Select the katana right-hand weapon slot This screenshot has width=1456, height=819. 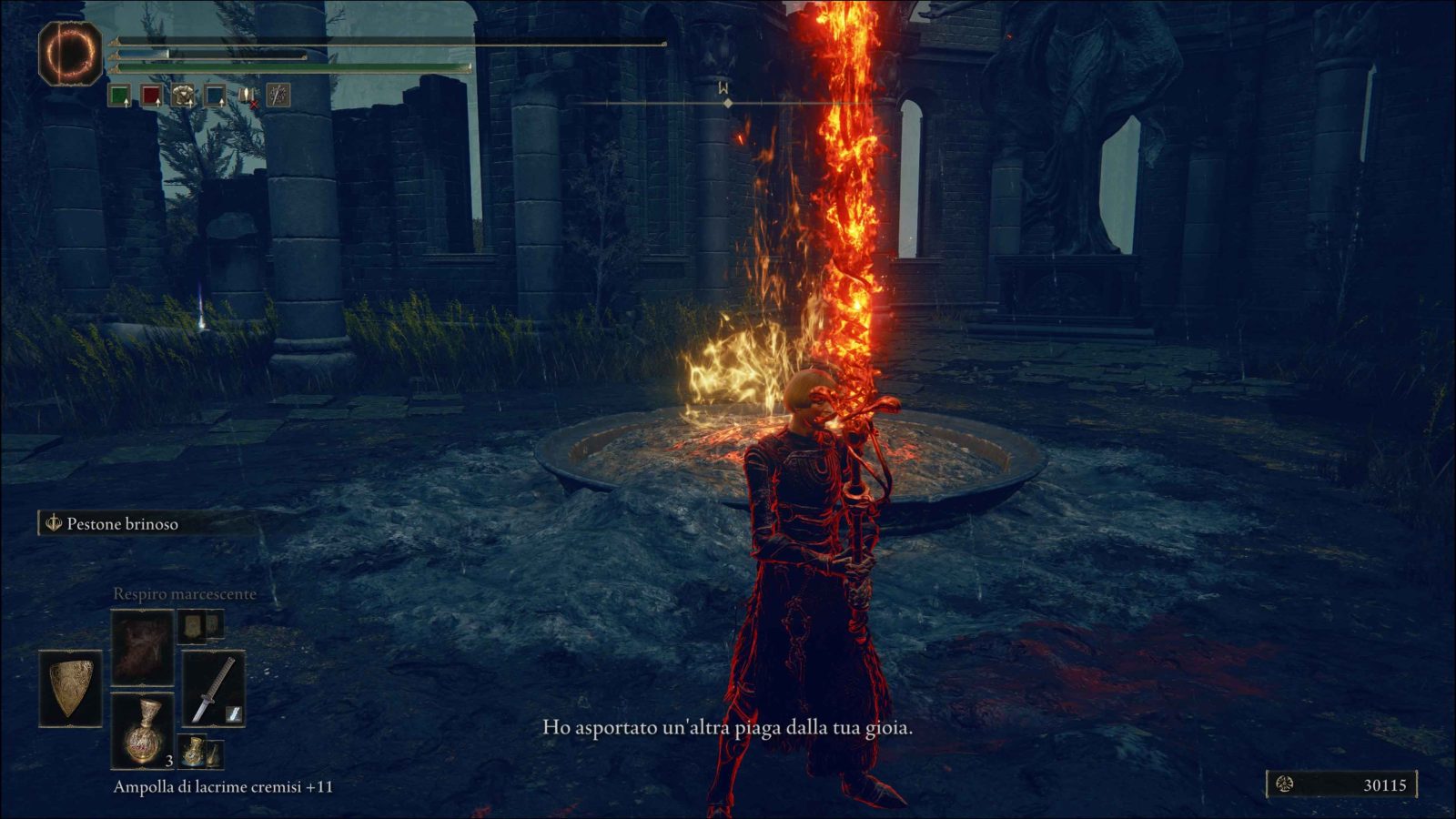click(214, 689)
